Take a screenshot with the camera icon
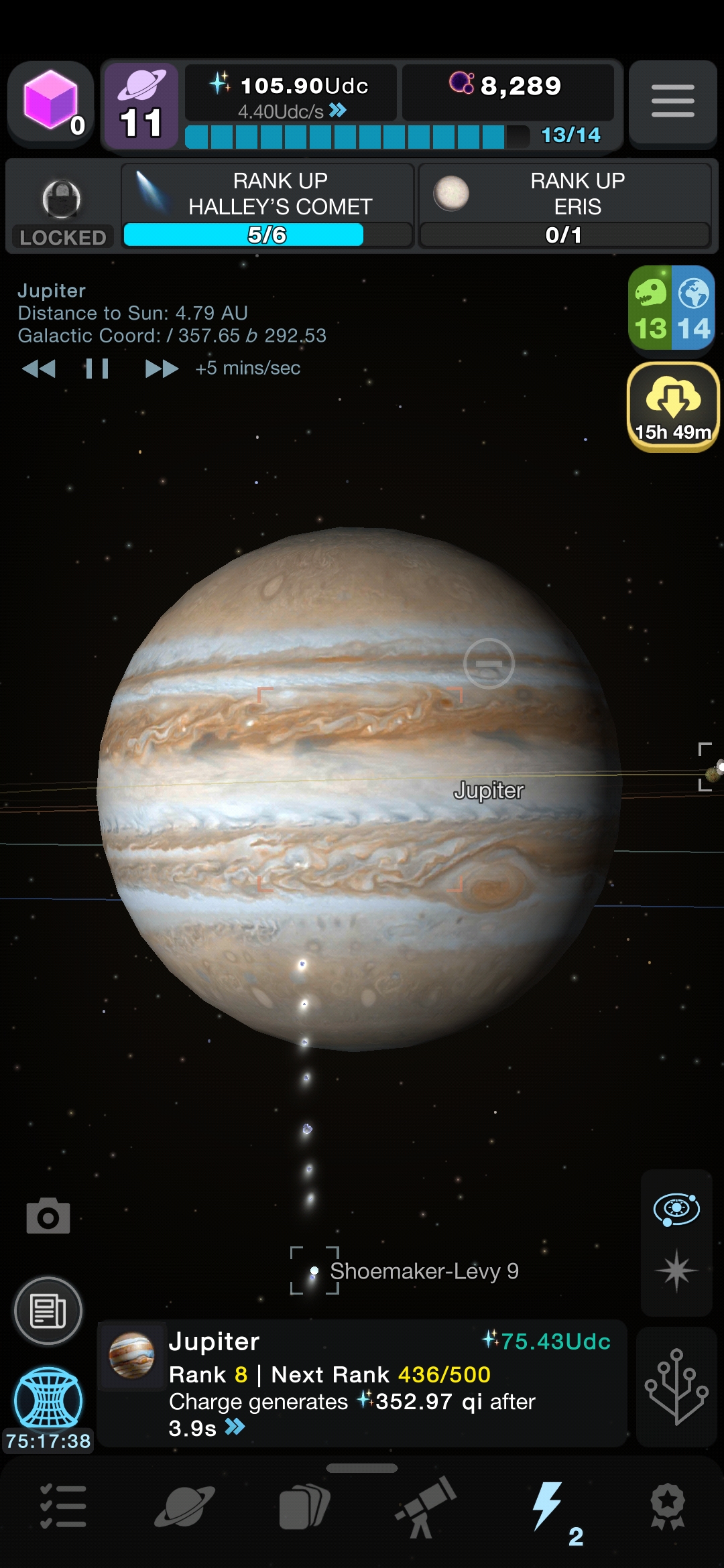This screenshot has width=724, height=1568. pos(48,1216)
